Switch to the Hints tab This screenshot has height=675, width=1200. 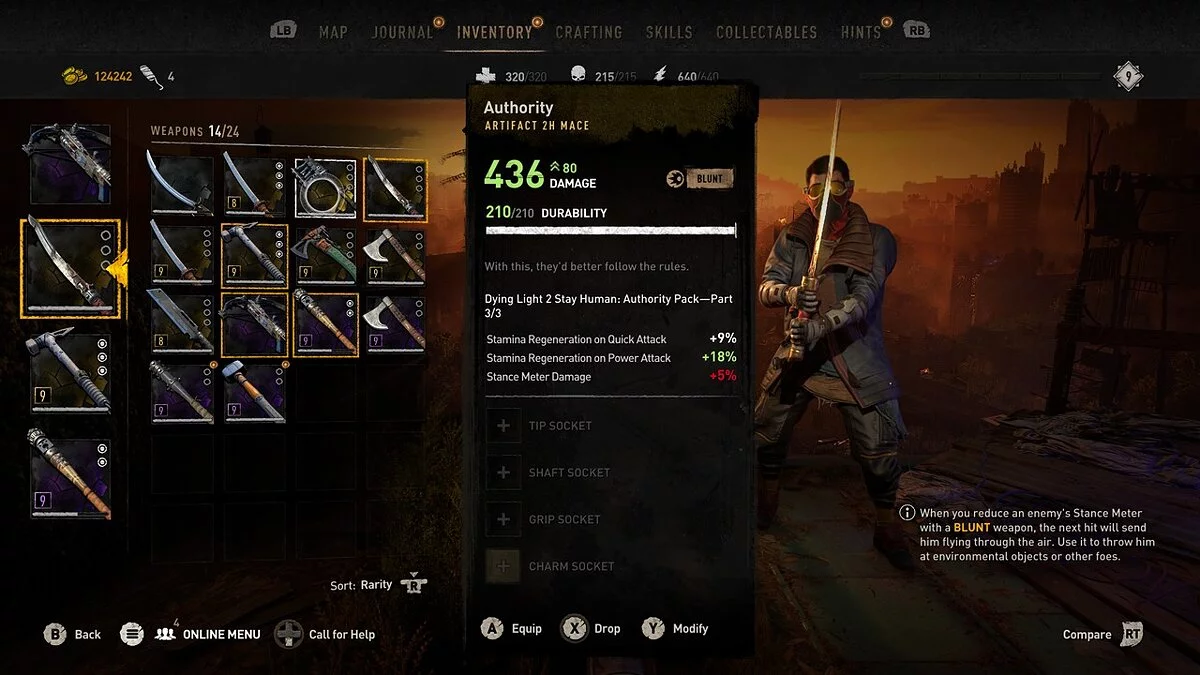click(860, 32)
